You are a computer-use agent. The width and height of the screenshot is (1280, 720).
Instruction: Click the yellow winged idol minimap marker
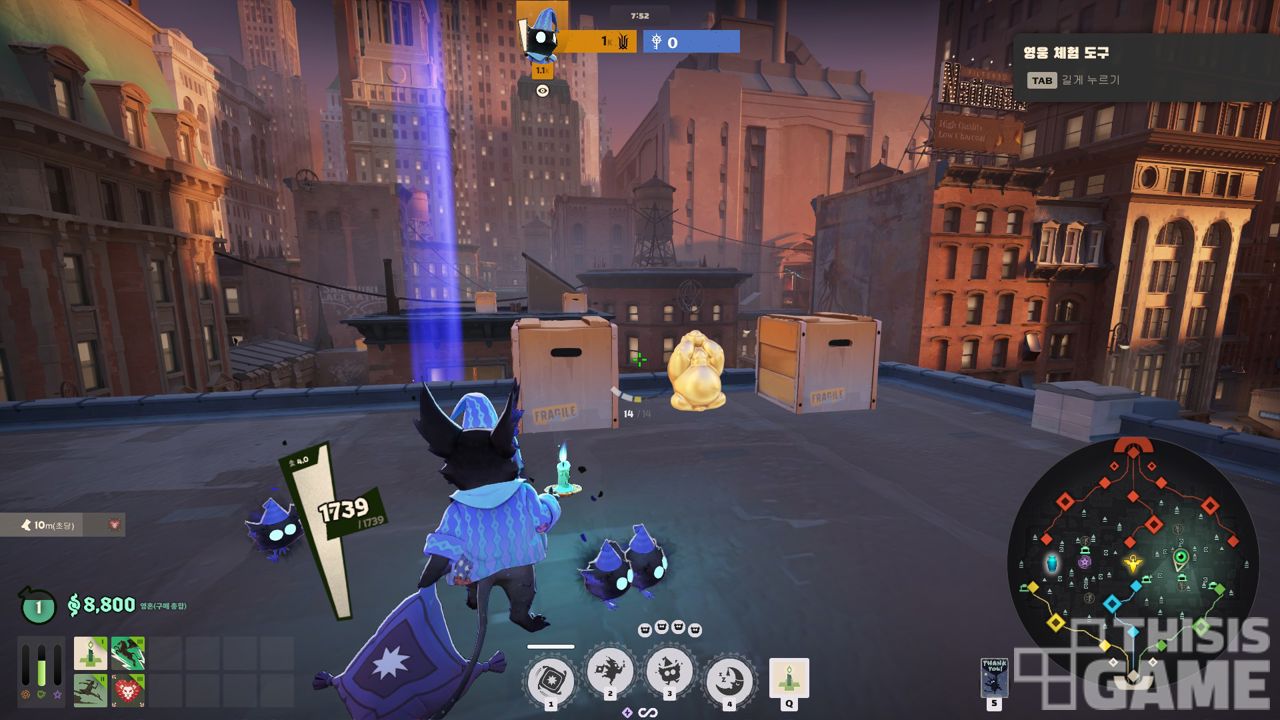click(1133, 563)
